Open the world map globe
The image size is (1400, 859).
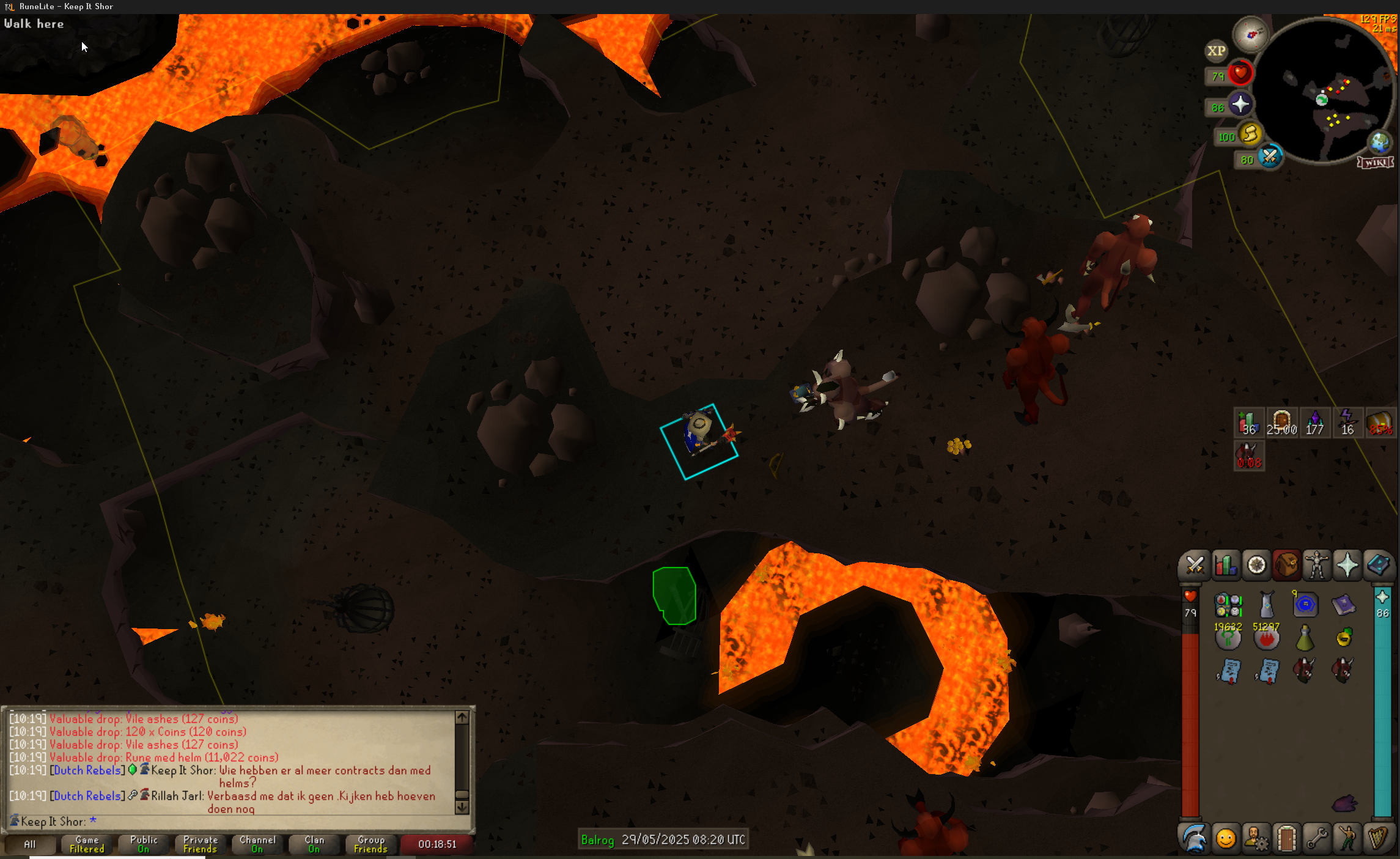coord(1379,142)
